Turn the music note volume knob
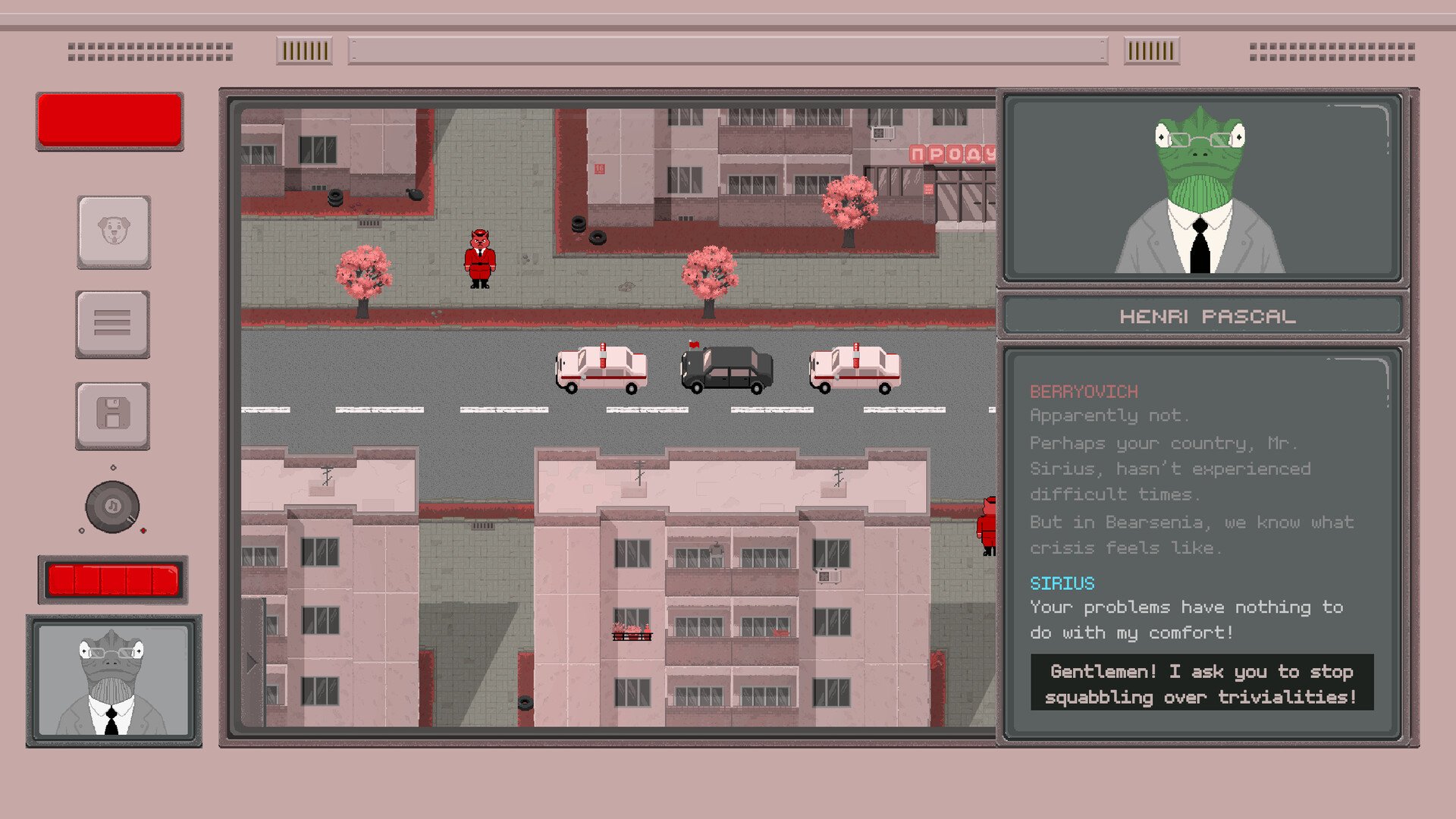Viewport: 1456px width, 819px height. 112,507
